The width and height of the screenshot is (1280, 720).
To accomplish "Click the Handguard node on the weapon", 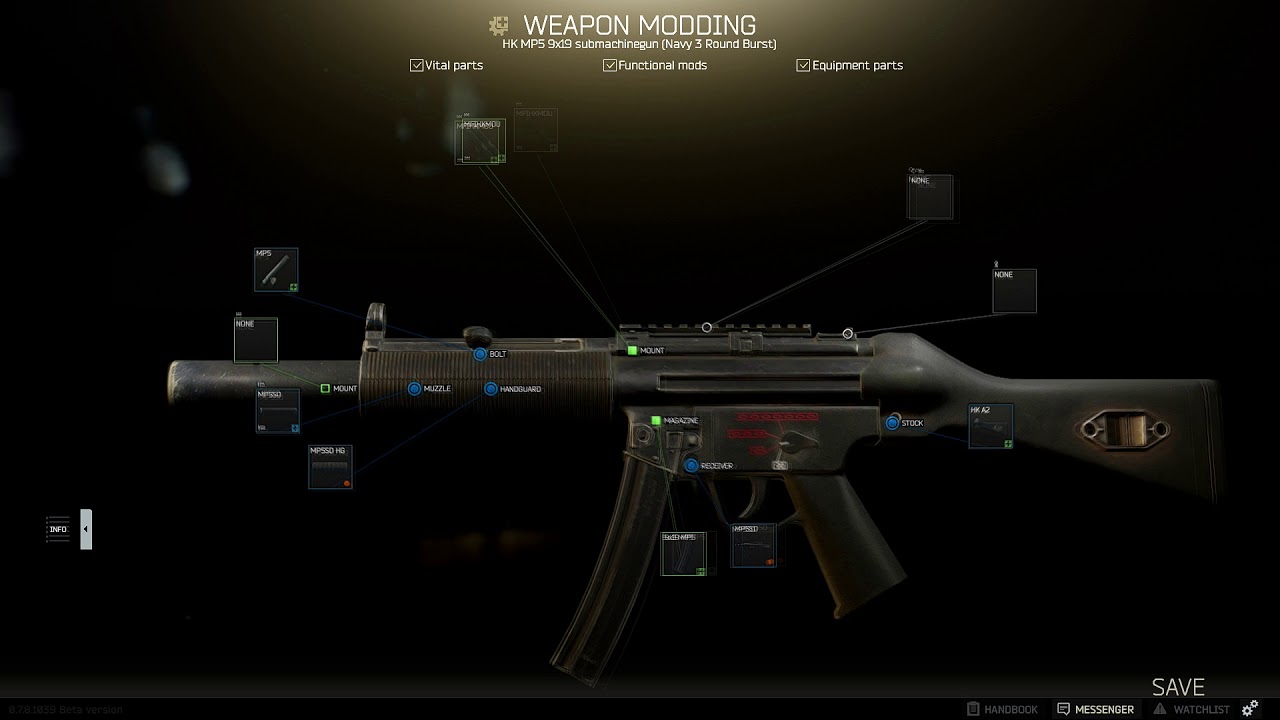I will click(491, 388).
